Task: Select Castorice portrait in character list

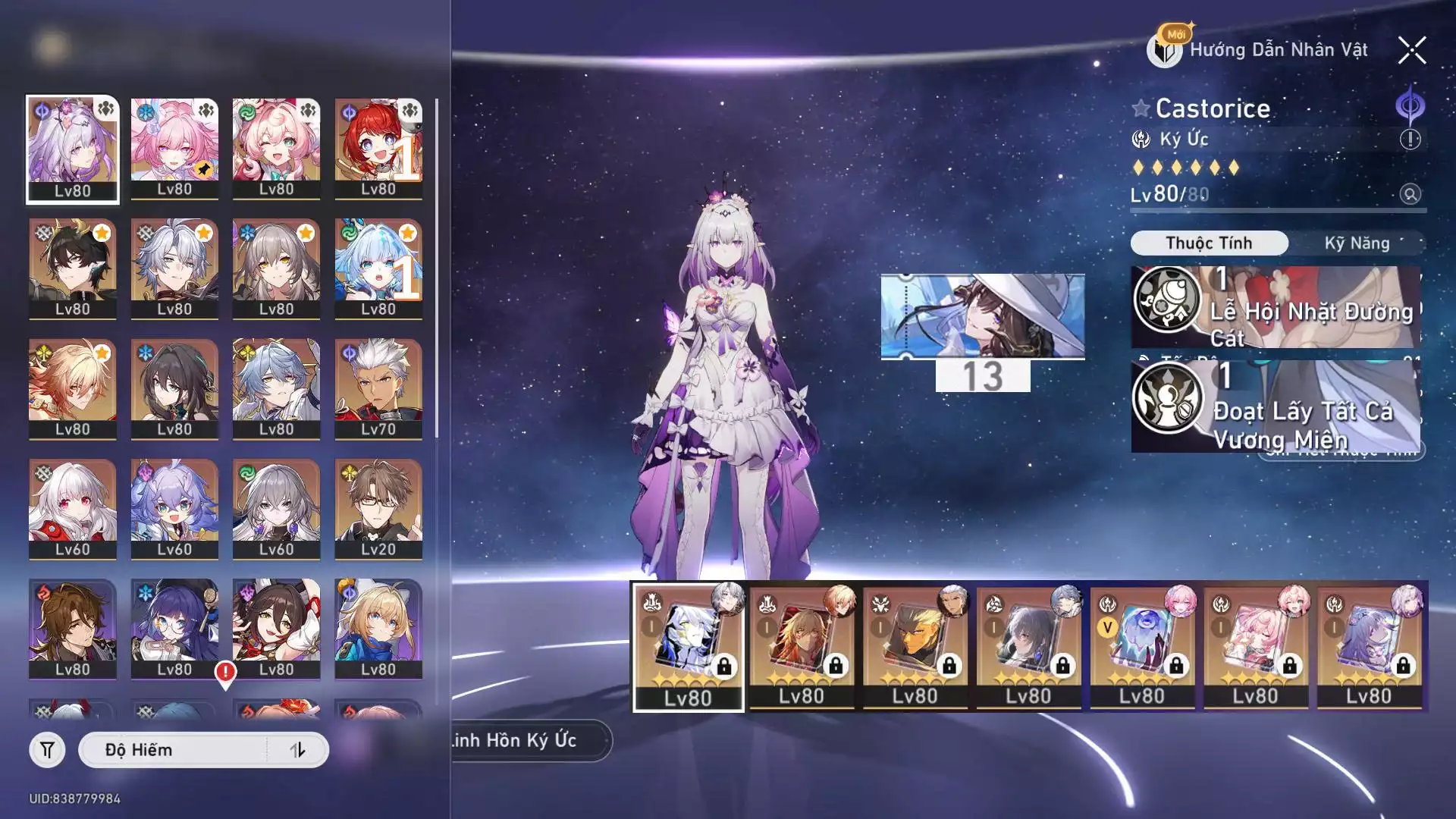Action: click(73, 149)
